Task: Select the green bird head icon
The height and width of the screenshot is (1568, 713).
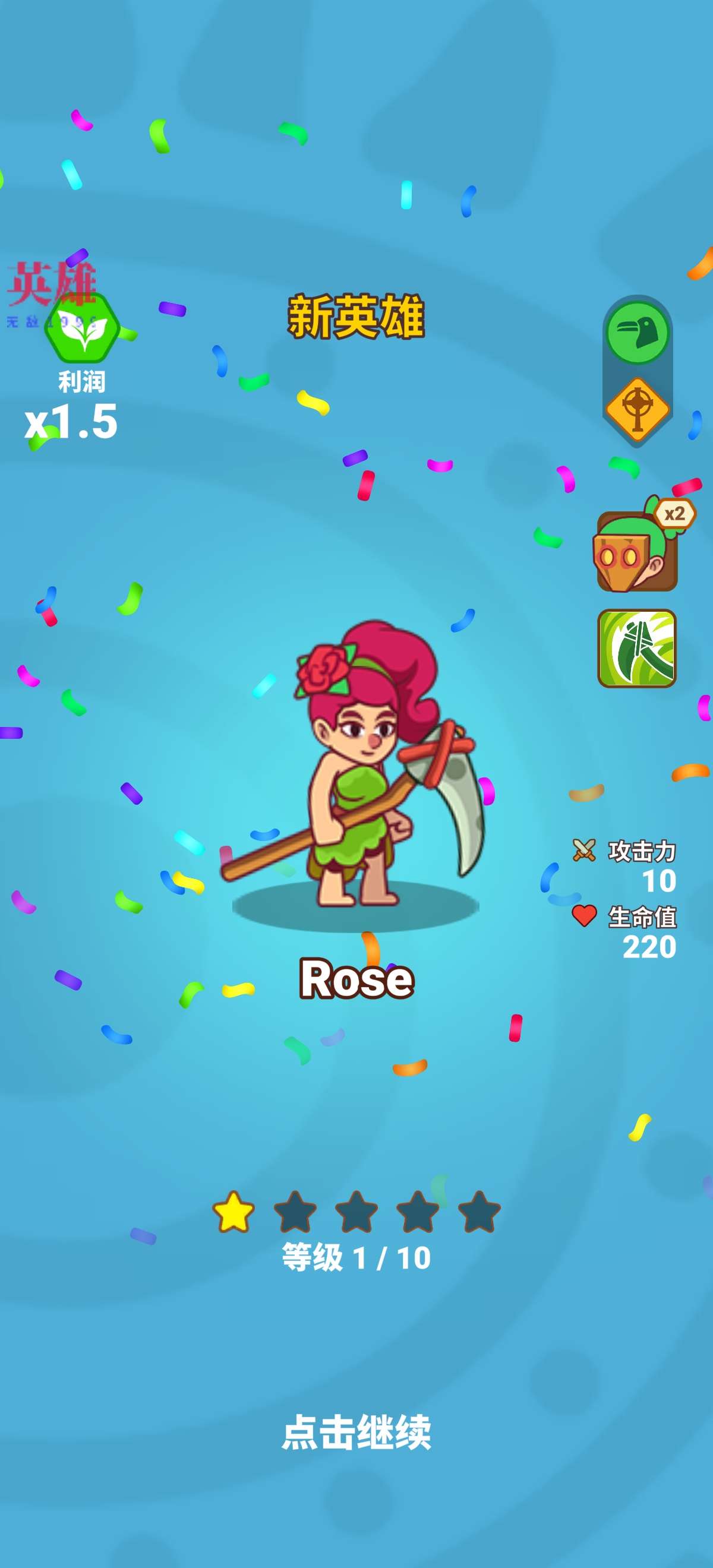Action: click(x=637, y=333)
